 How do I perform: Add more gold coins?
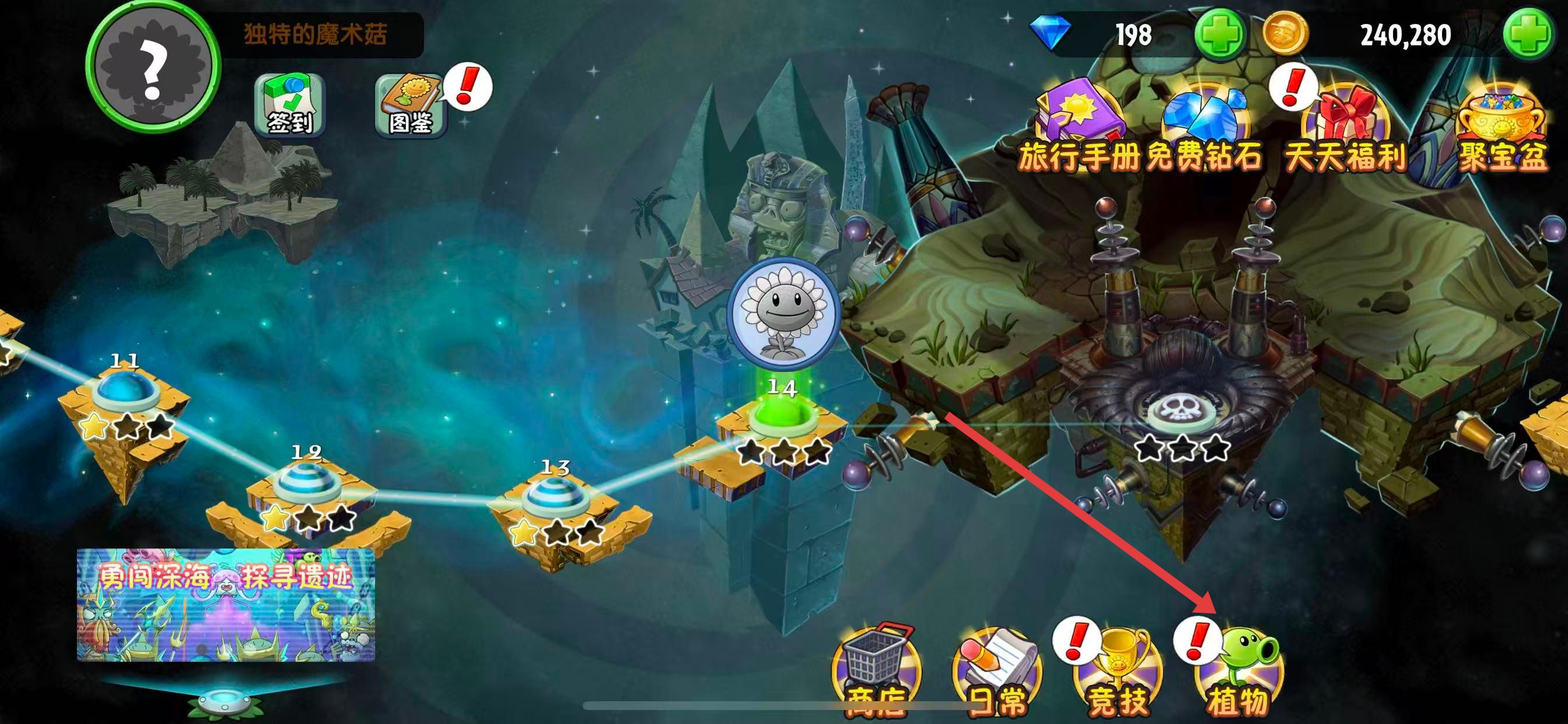point(1527,34)
